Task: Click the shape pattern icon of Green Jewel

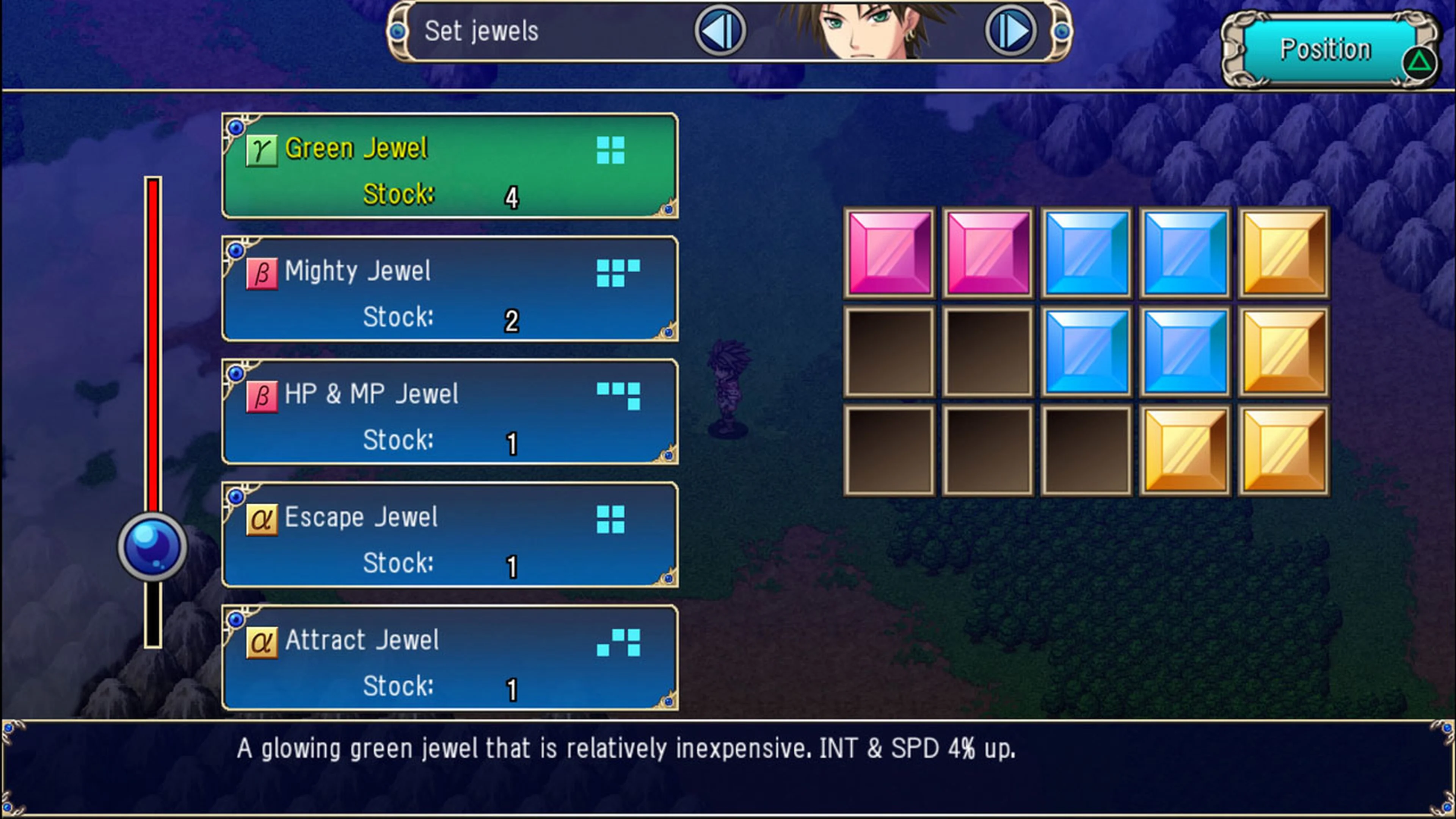Action: [612, 150]
